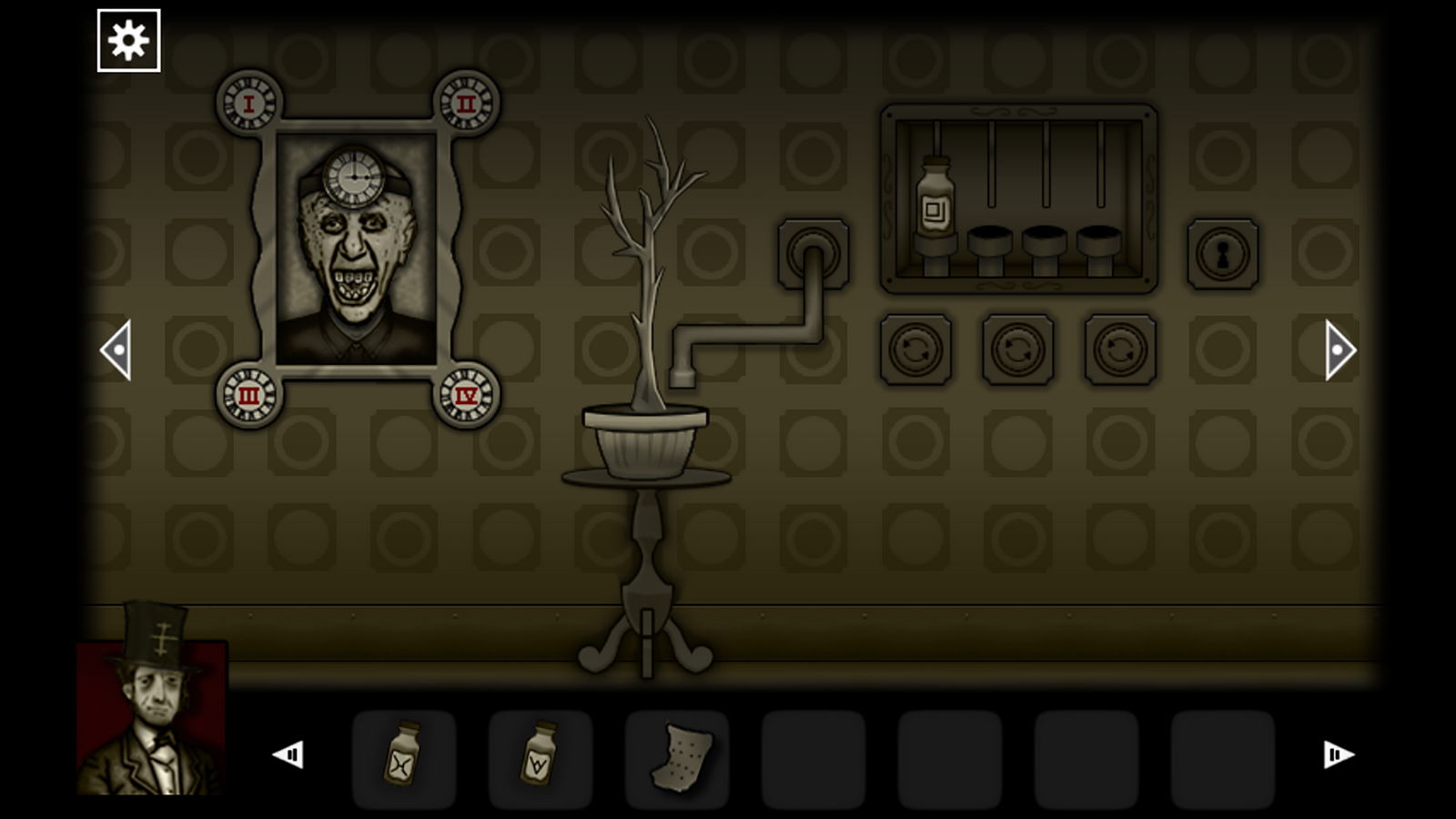The width and height of the screenshot is (1456, 819).
Task: Rotate dial II at the portrait's top-right corner
Action: [467, 103]
